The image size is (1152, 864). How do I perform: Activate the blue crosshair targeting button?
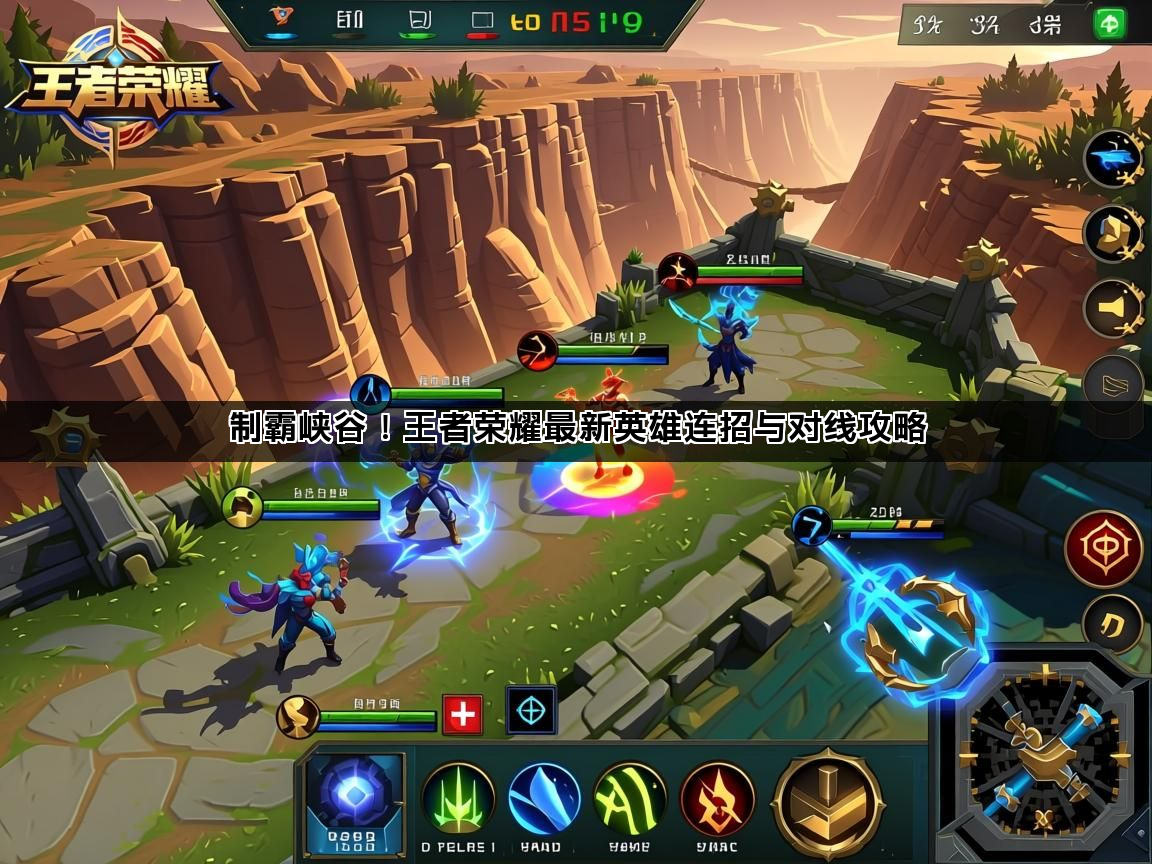pyautogui.click(x=531, y=711)
